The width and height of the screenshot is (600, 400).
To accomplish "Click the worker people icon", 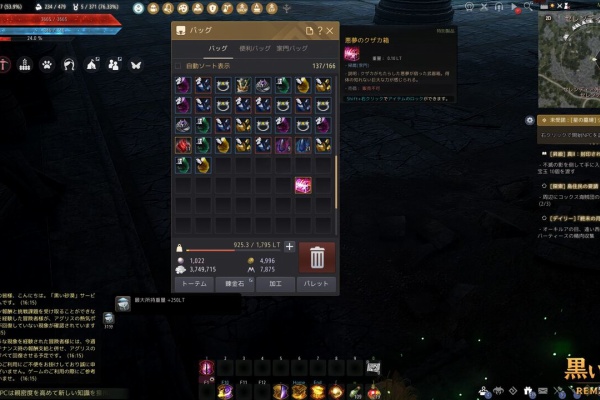I will 114,64.
